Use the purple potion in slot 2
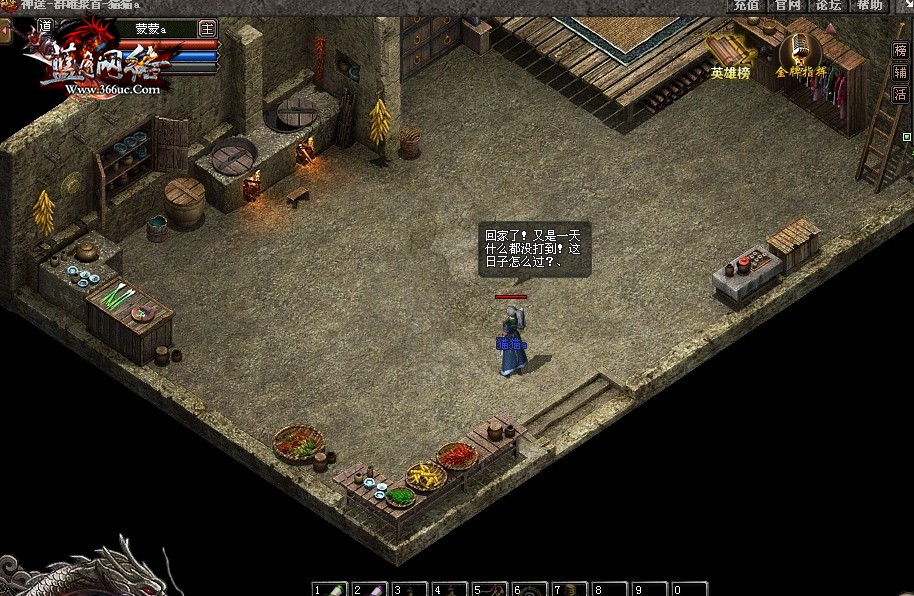Screen dimensions: 914x596 point(369,589)
